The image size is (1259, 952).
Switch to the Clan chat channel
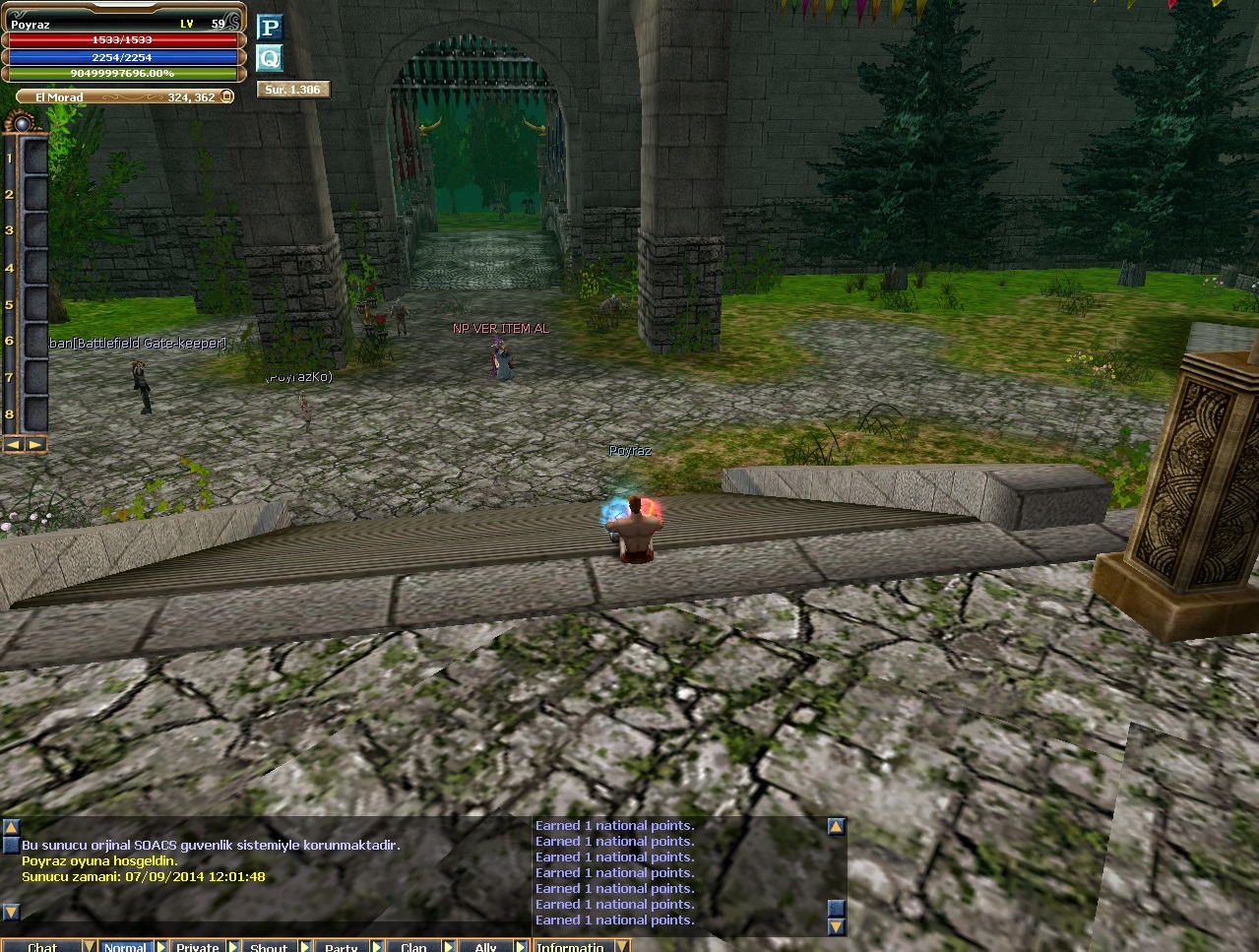point(413,946)
